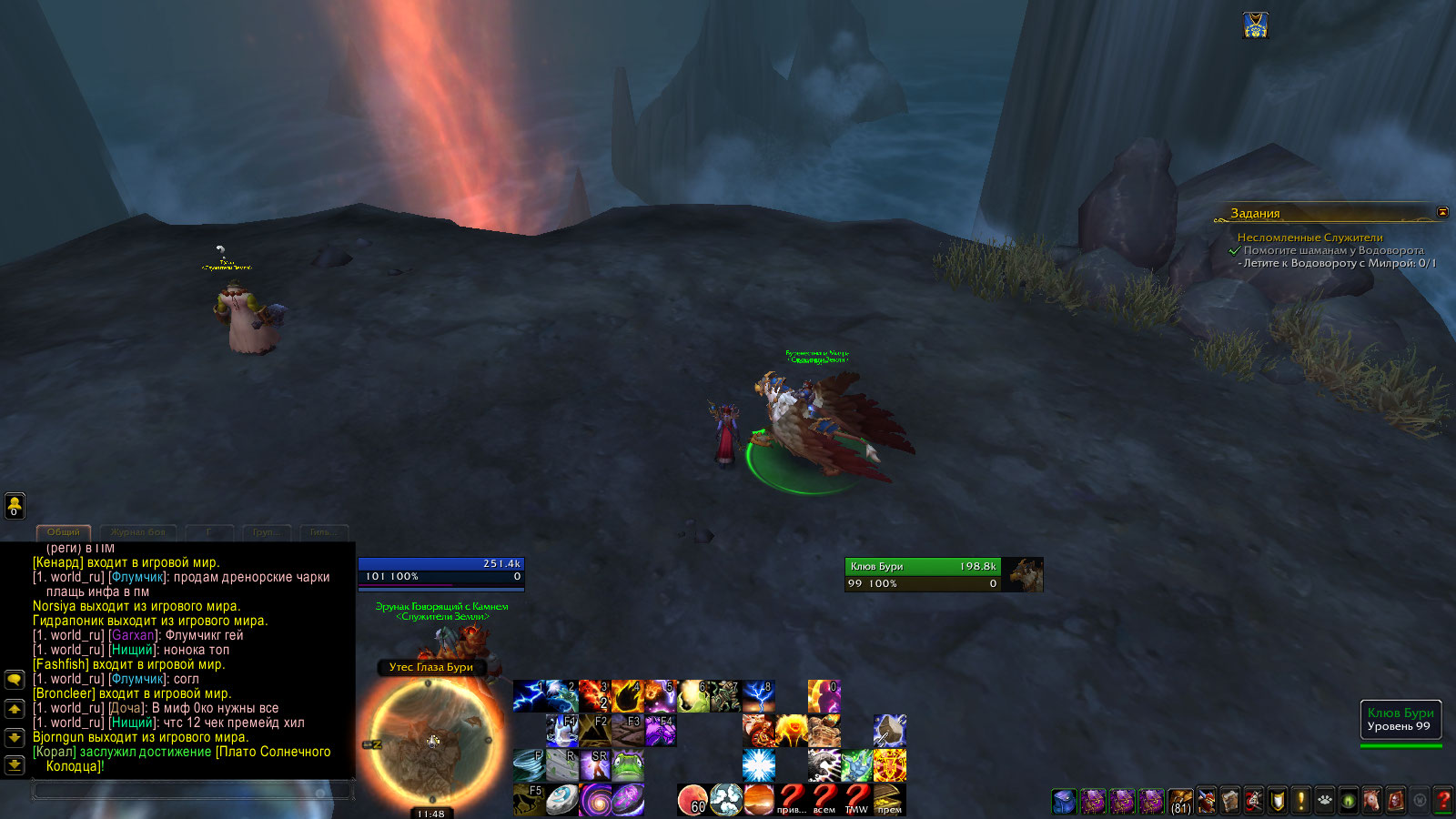Jump chat to the latest message

[x=15, y=765]
